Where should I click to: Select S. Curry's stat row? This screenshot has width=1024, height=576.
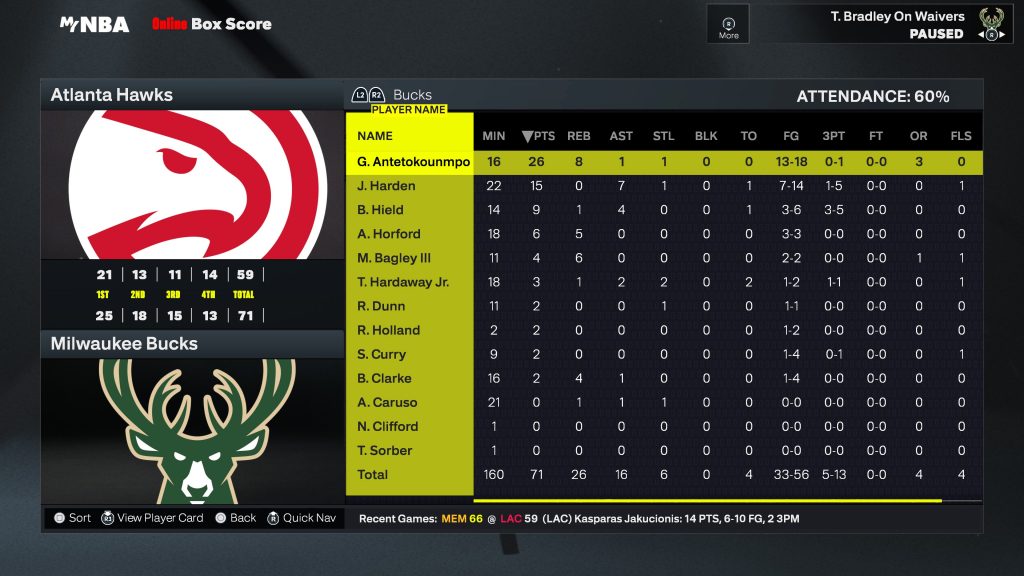[x=381, y=354]
